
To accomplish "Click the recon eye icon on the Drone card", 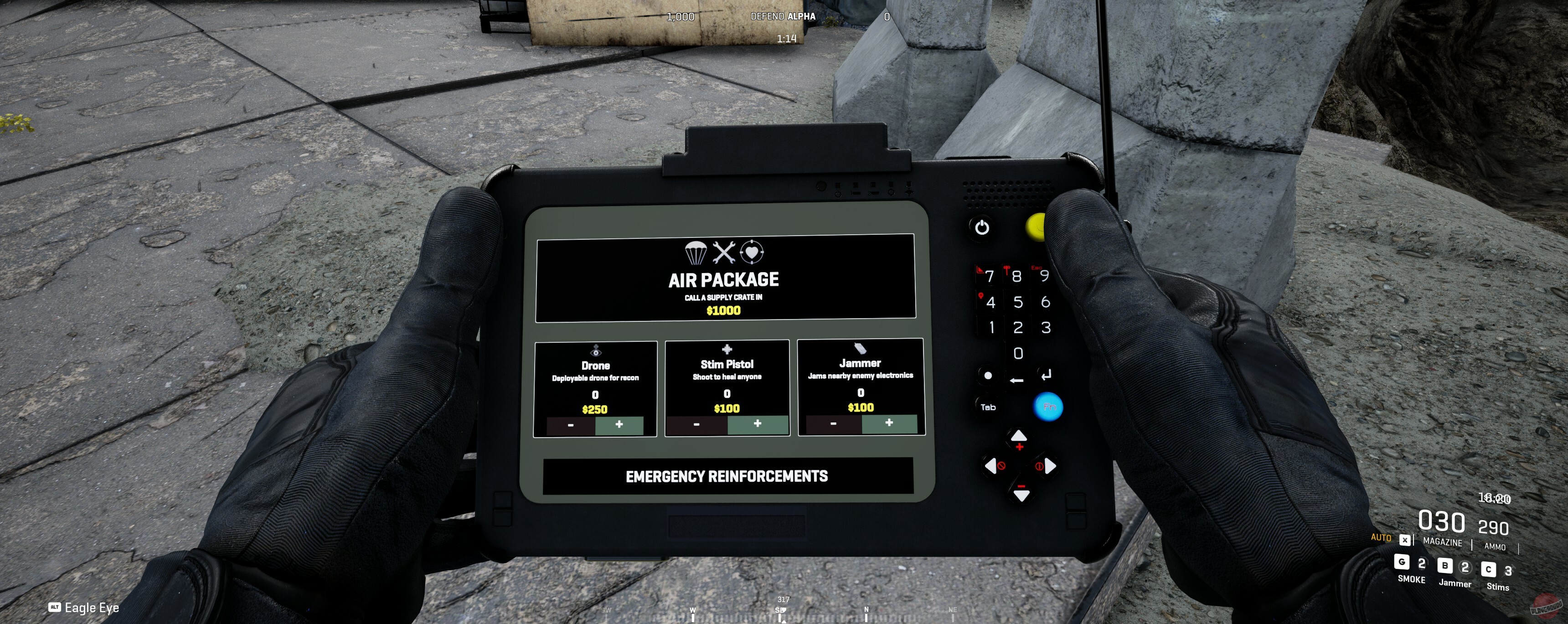I will coord(595,350).
